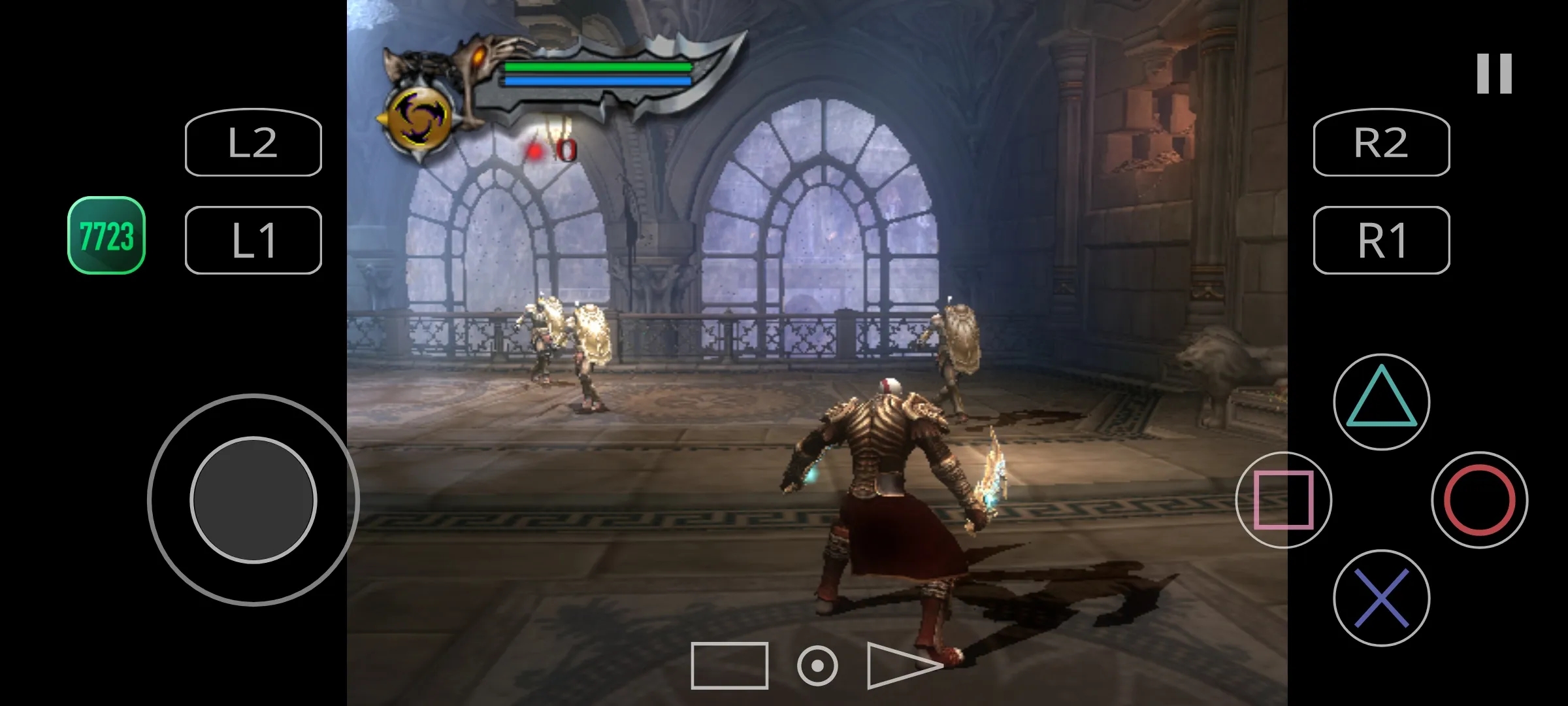The width and height of the screenshot is (1568, 706).
Task: Tap the green triangle action button
Action: pyautogui.click(x=1381, y=401)
